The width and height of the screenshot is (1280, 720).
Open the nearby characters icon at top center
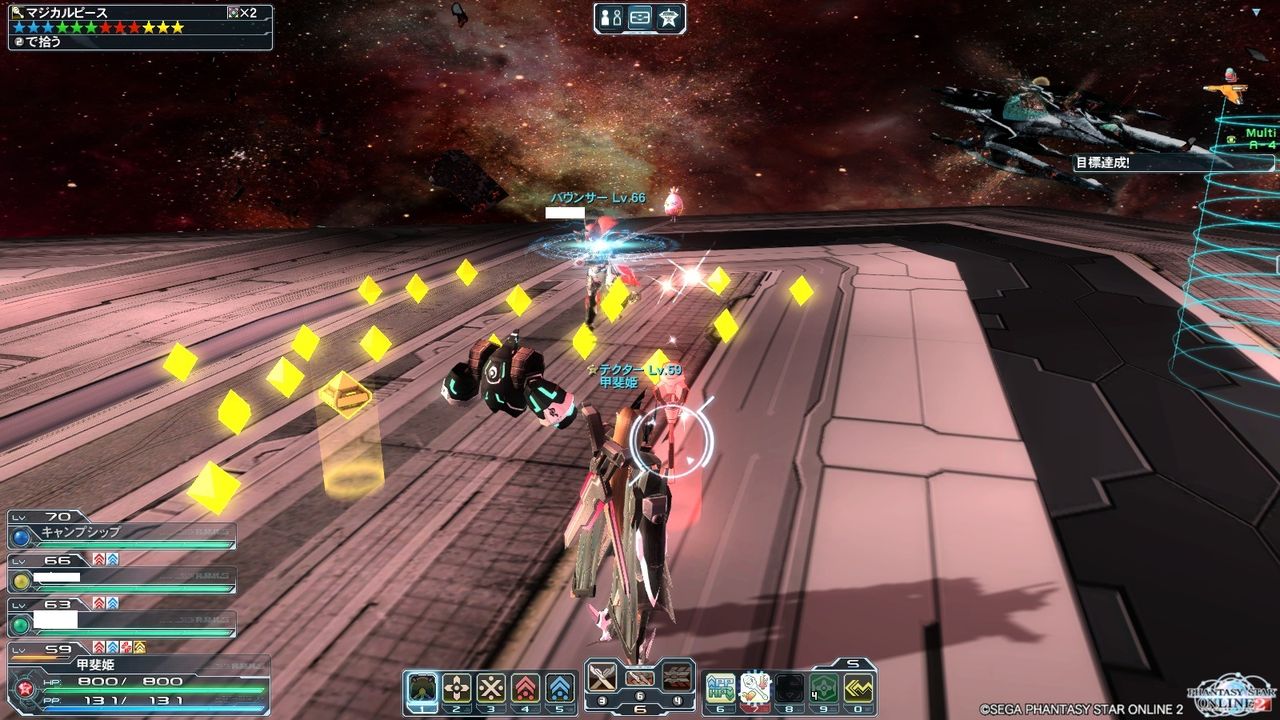click(x=612, y=17)
